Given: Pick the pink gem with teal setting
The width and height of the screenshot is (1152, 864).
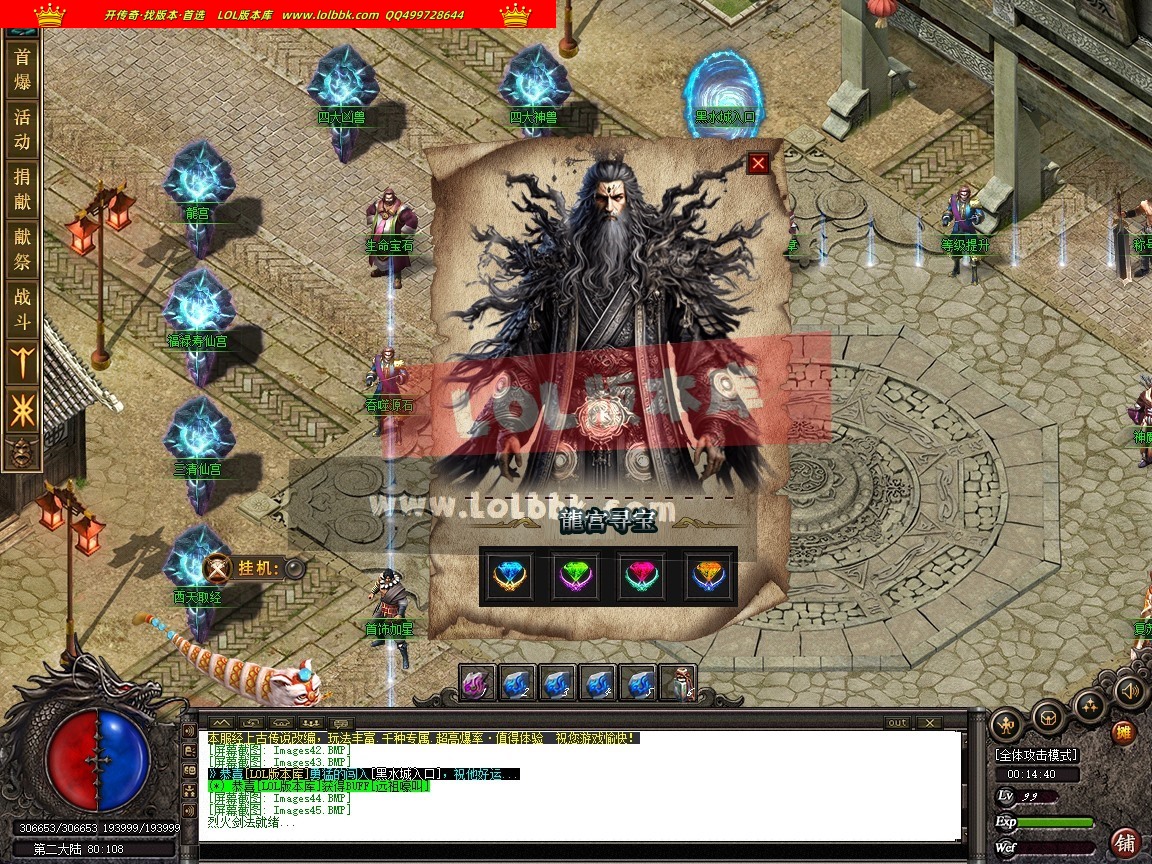Looking at the screenshot, I should pos(642,576).
